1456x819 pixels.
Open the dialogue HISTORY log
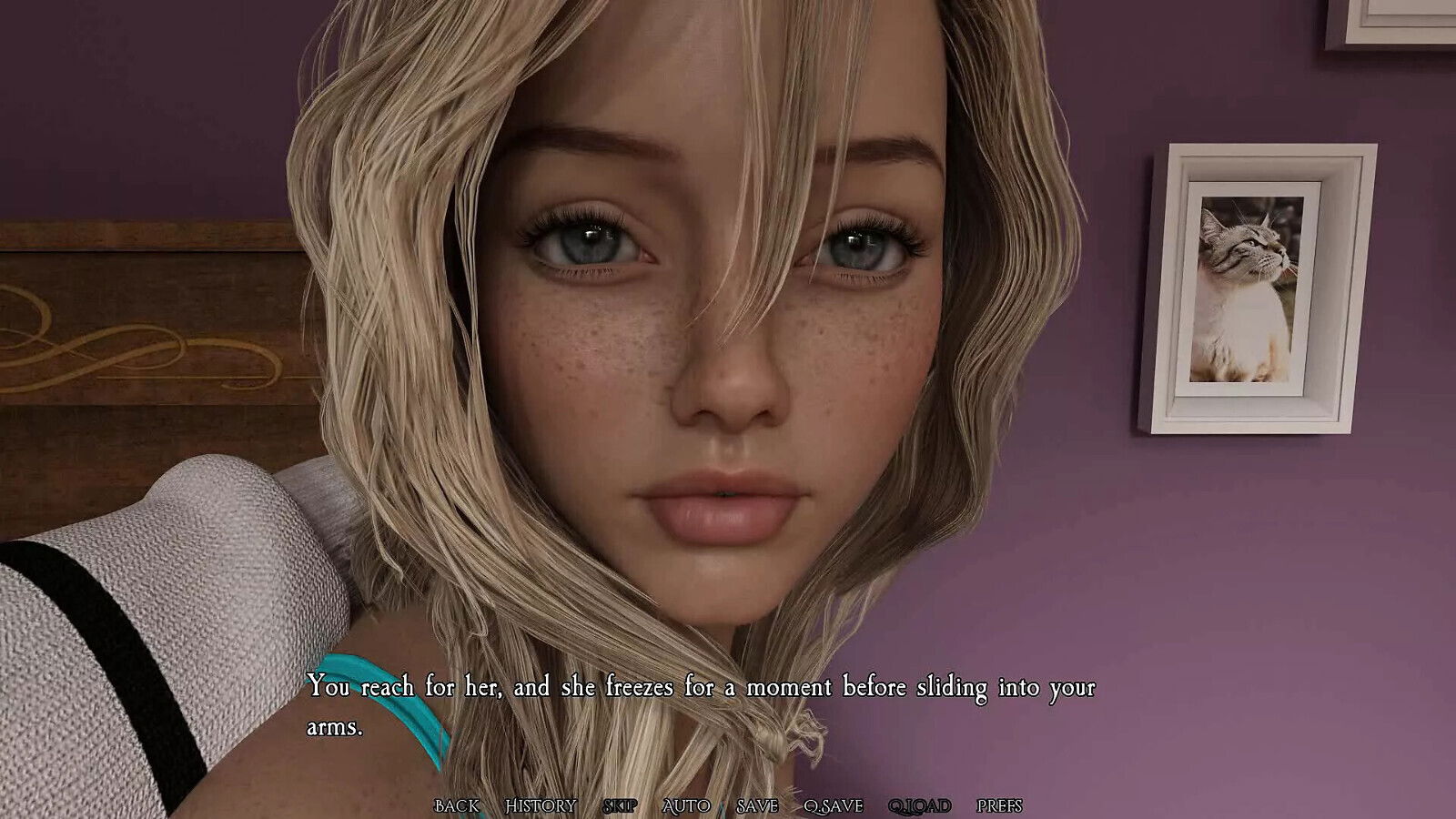542,805
